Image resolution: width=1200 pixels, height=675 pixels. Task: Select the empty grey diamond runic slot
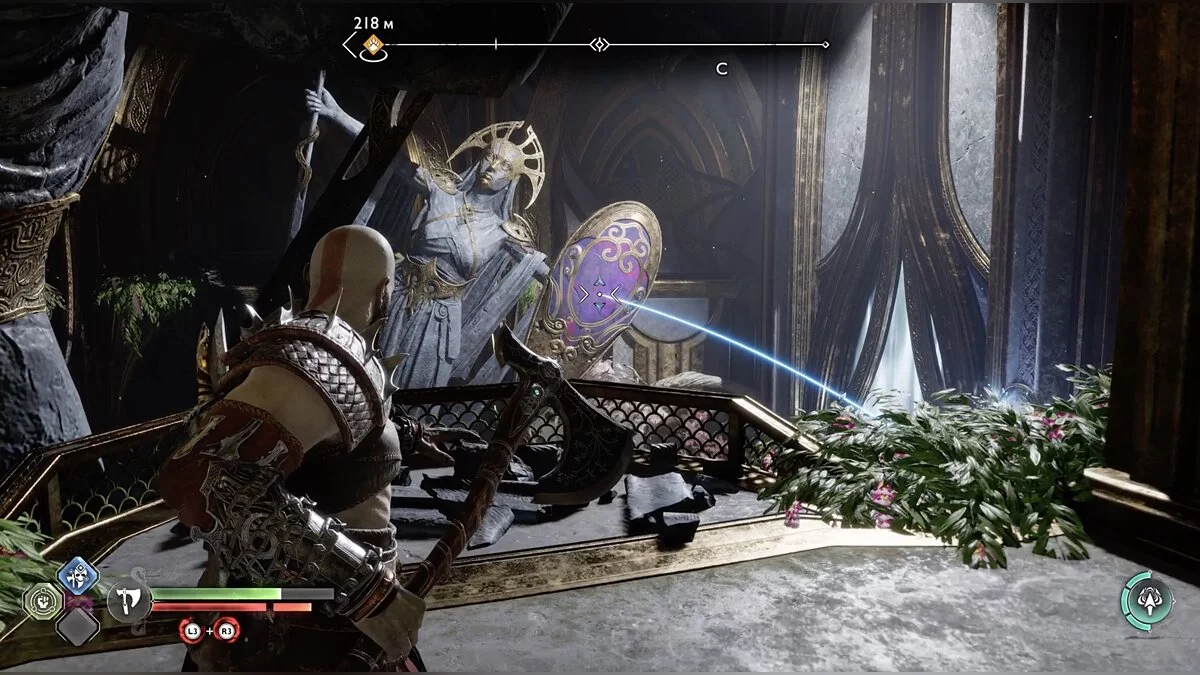coord(76,627)
